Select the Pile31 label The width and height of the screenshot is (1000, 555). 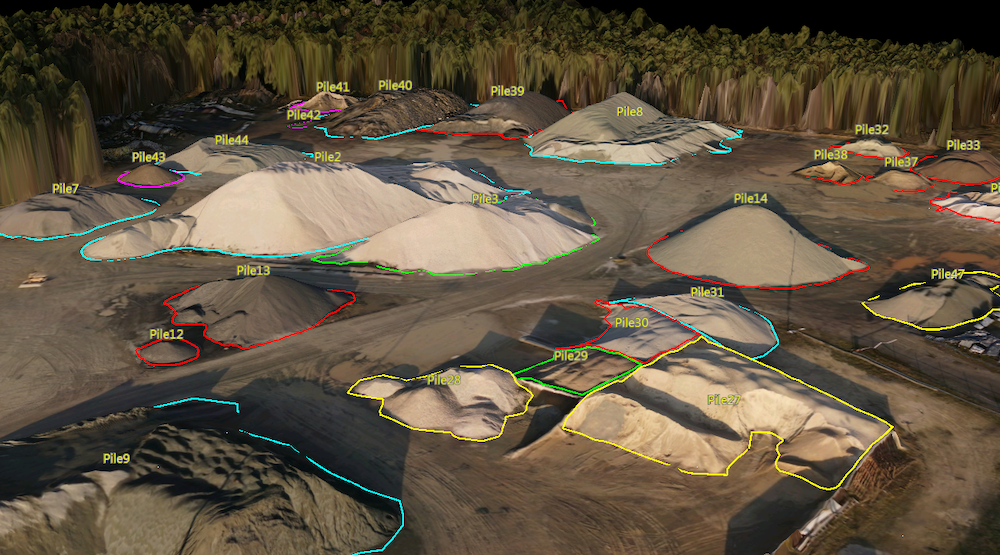tap(706, 292)
